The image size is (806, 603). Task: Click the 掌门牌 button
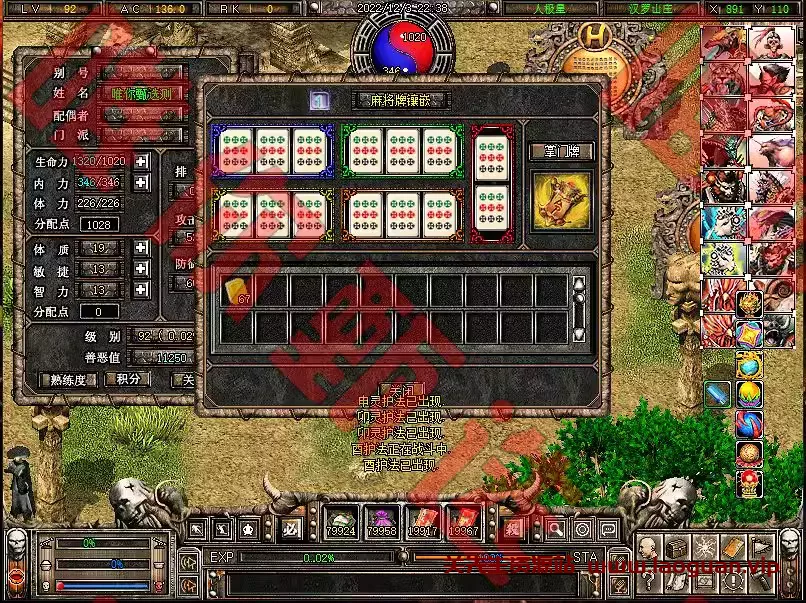pyautogui.click(x=561, y=152)
